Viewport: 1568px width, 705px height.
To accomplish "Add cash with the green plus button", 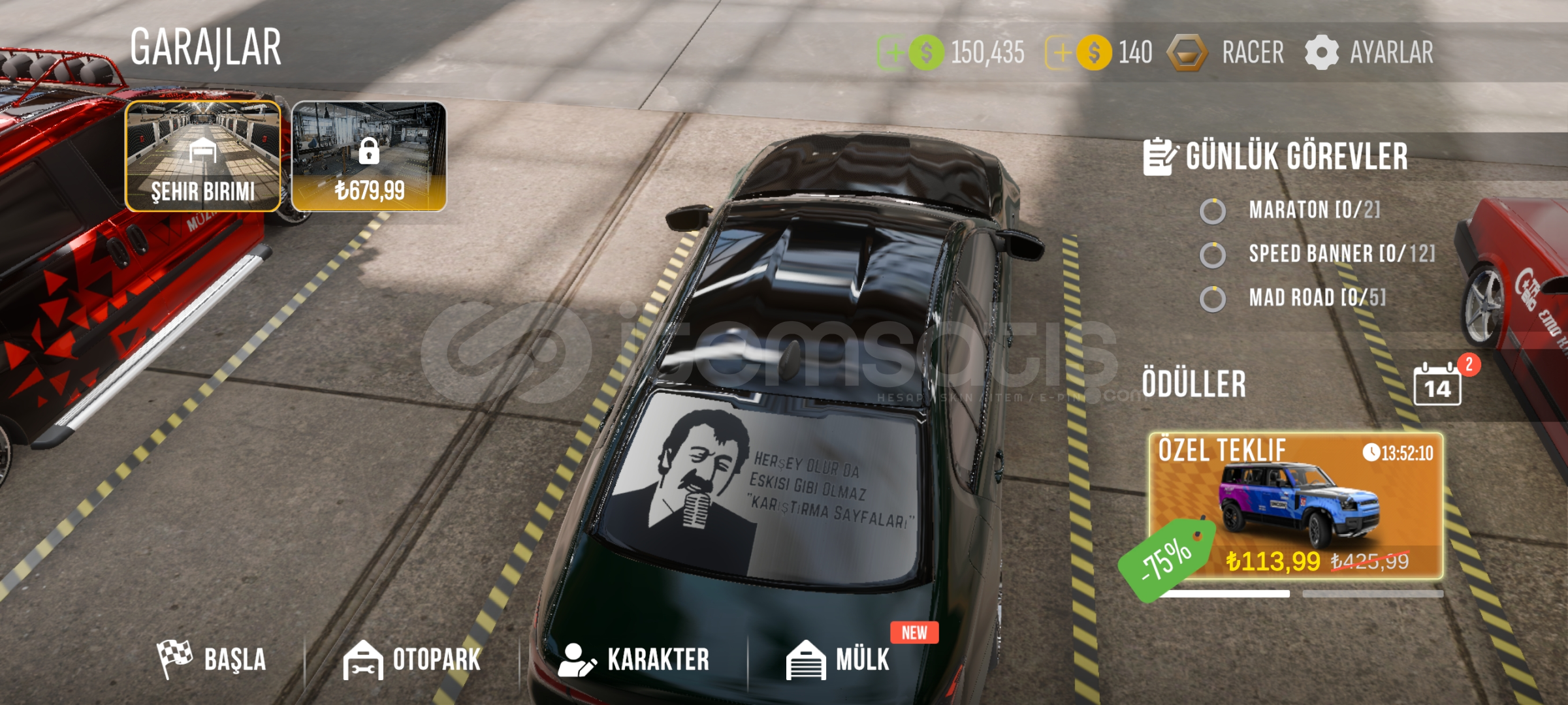I will click(x=891, y=53).
